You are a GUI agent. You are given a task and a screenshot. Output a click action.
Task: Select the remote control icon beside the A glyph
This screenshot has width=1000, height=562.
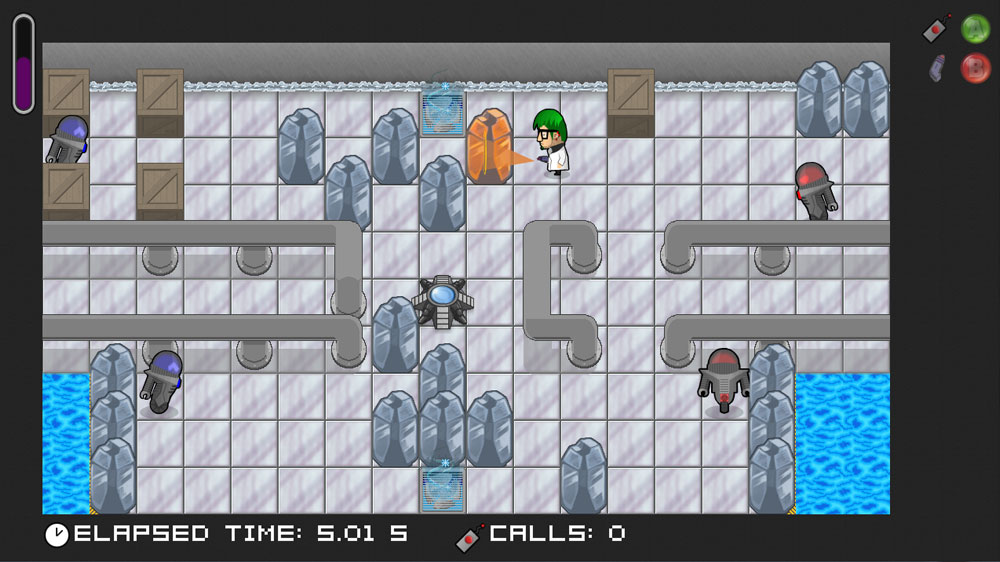(x=936, y=28)
